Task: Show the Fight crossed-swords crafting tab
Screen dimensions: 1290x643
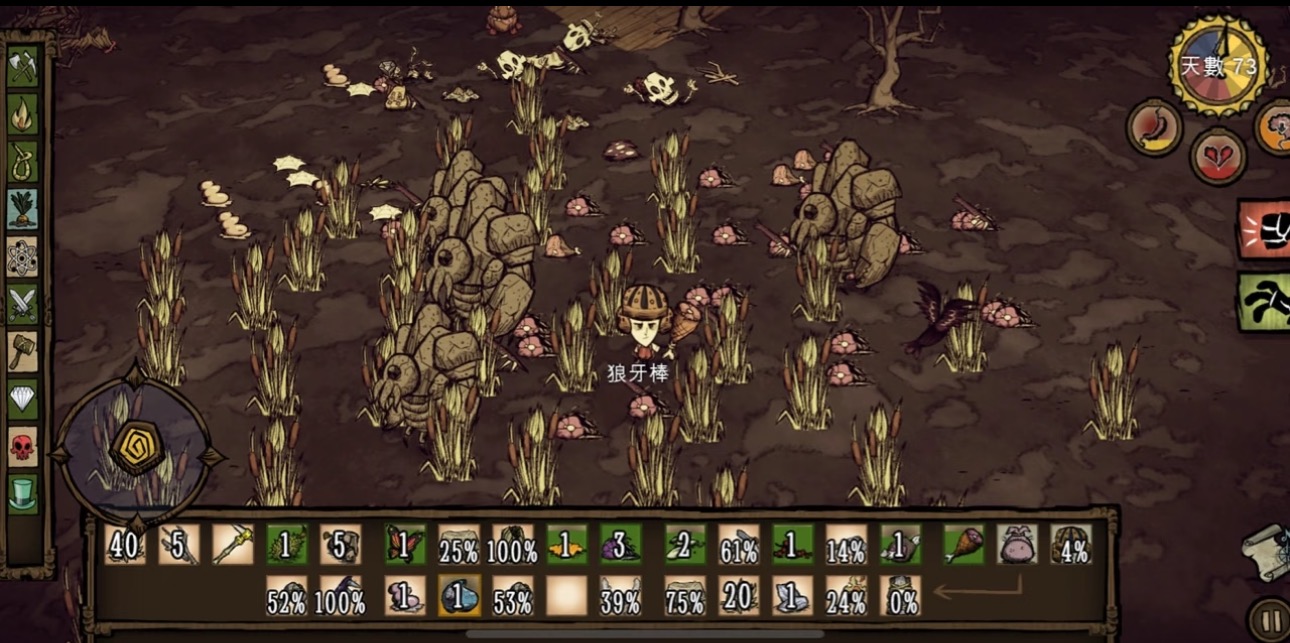Action: click(23, 304)
